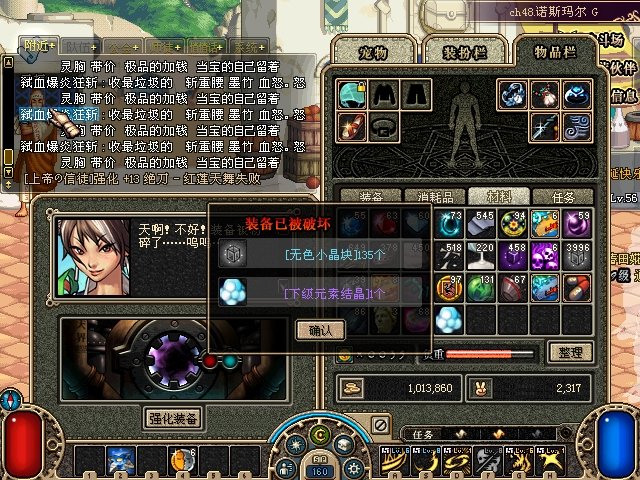Viewport: 640px width, 480px height.
Task: Select the grey cube stack of 3996
Action: 577,257
